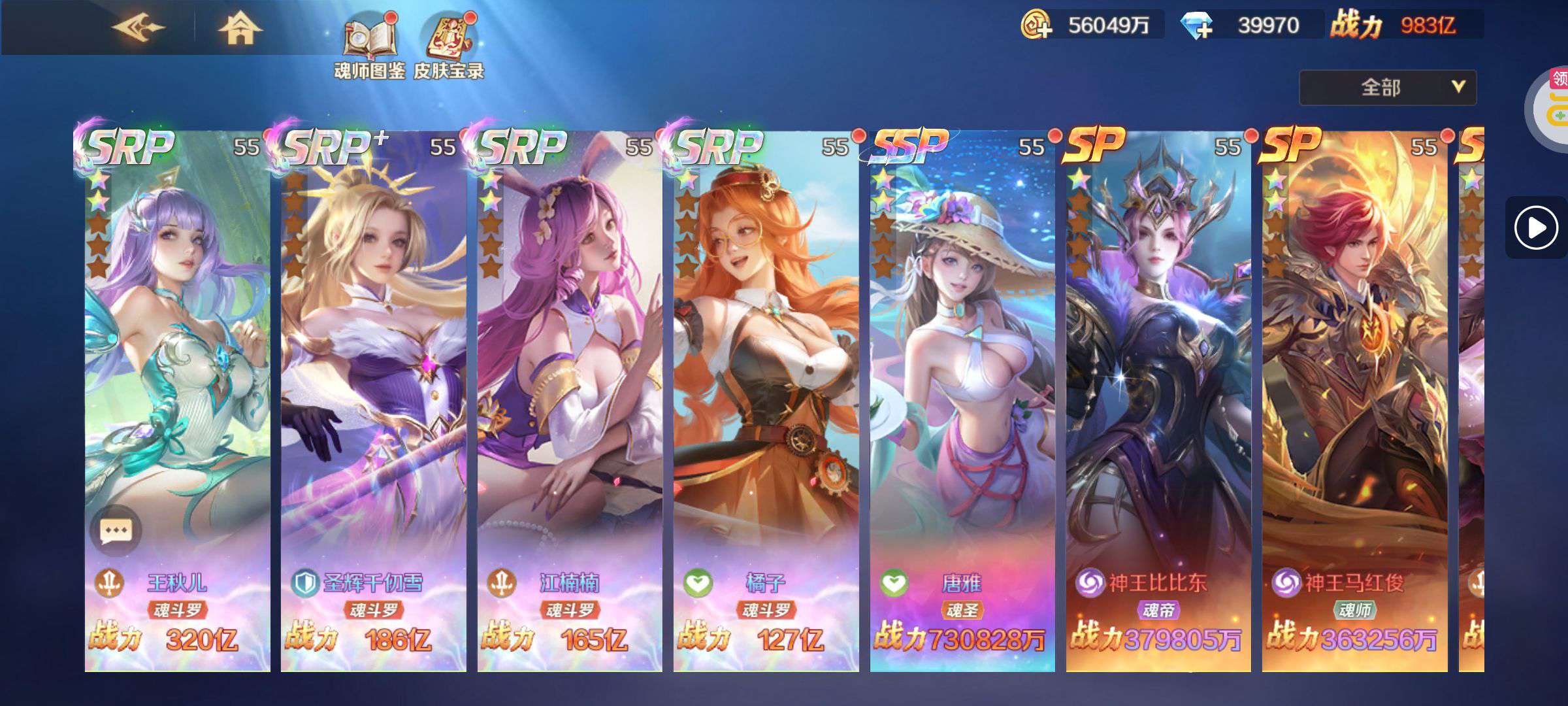The height and width of the screenshot is (706, 1568).
Task: Add more gold coins
Action: tap(1036, 25)
